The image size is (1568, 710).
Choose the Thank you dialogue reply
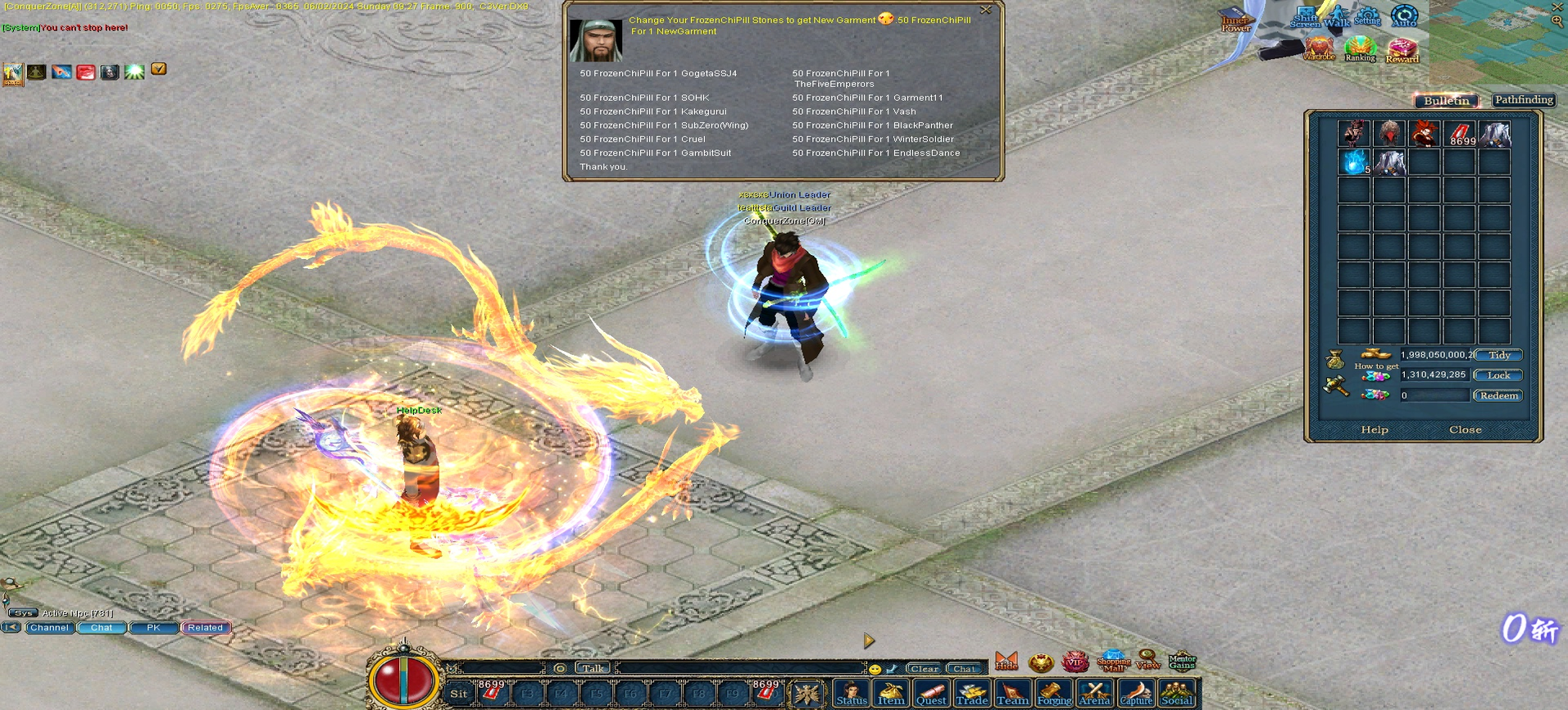(x=603, y=167)
